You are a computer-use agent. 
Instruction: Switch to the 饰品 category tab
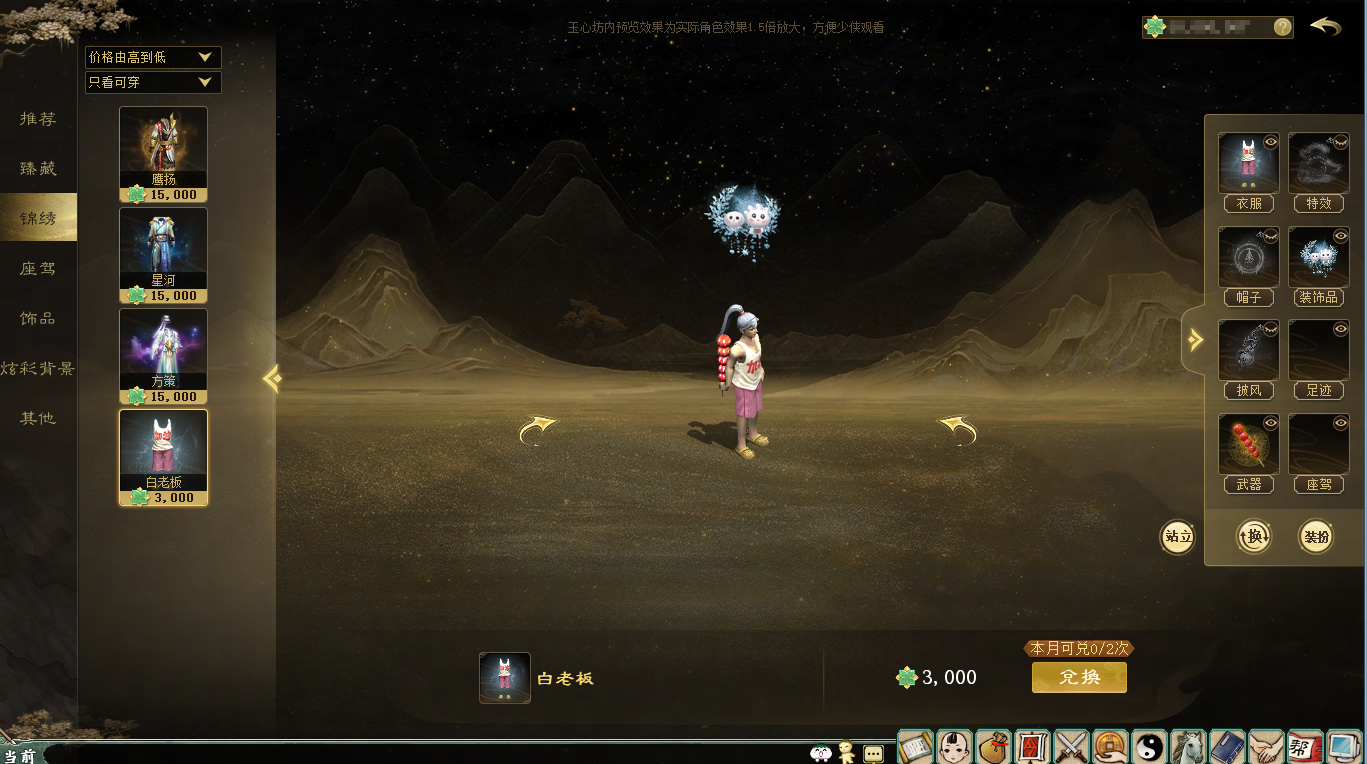pos(38,318)
